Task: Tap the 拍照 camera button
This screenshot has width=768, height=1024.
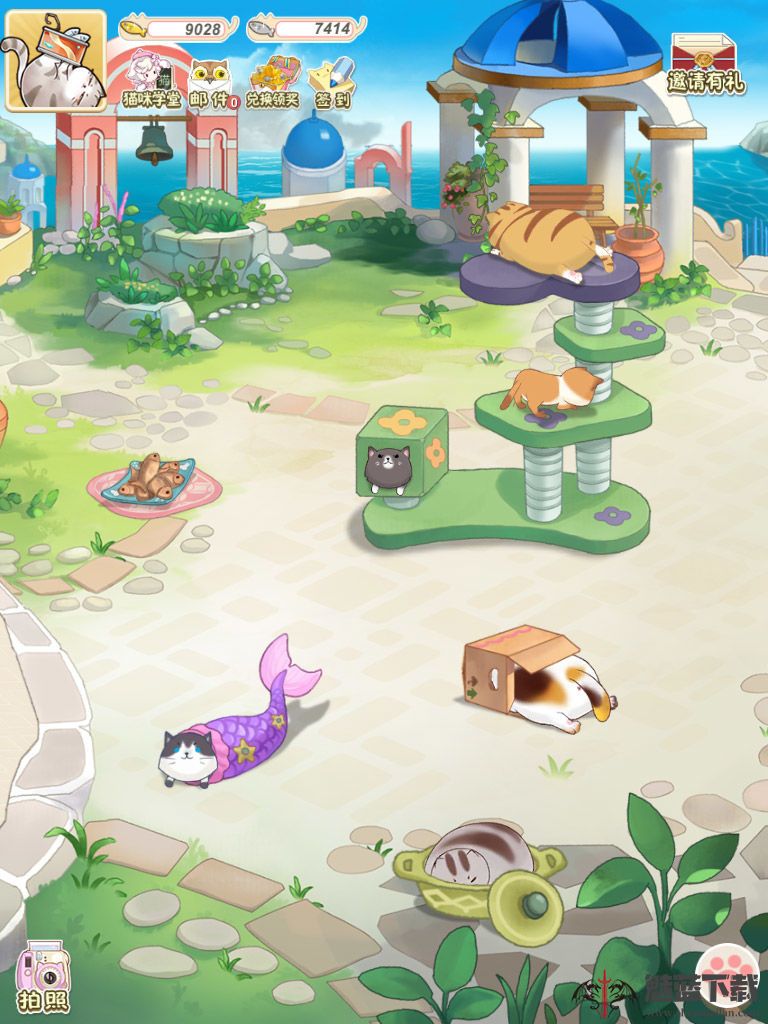Action: pyautogui.click(x=42, y=976)
